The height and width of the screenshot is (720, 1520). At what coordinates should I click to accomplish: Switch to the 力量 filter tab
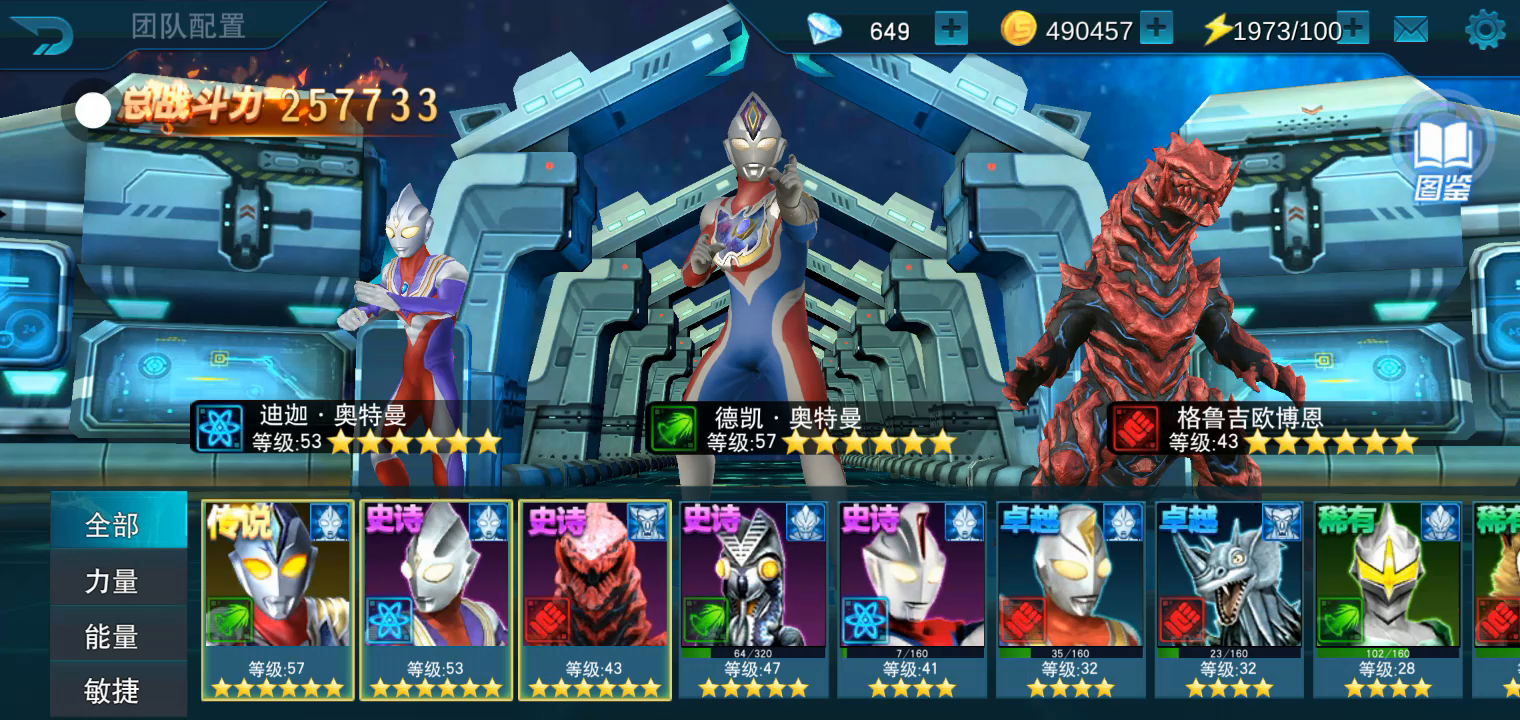click(x=112, y=581)
